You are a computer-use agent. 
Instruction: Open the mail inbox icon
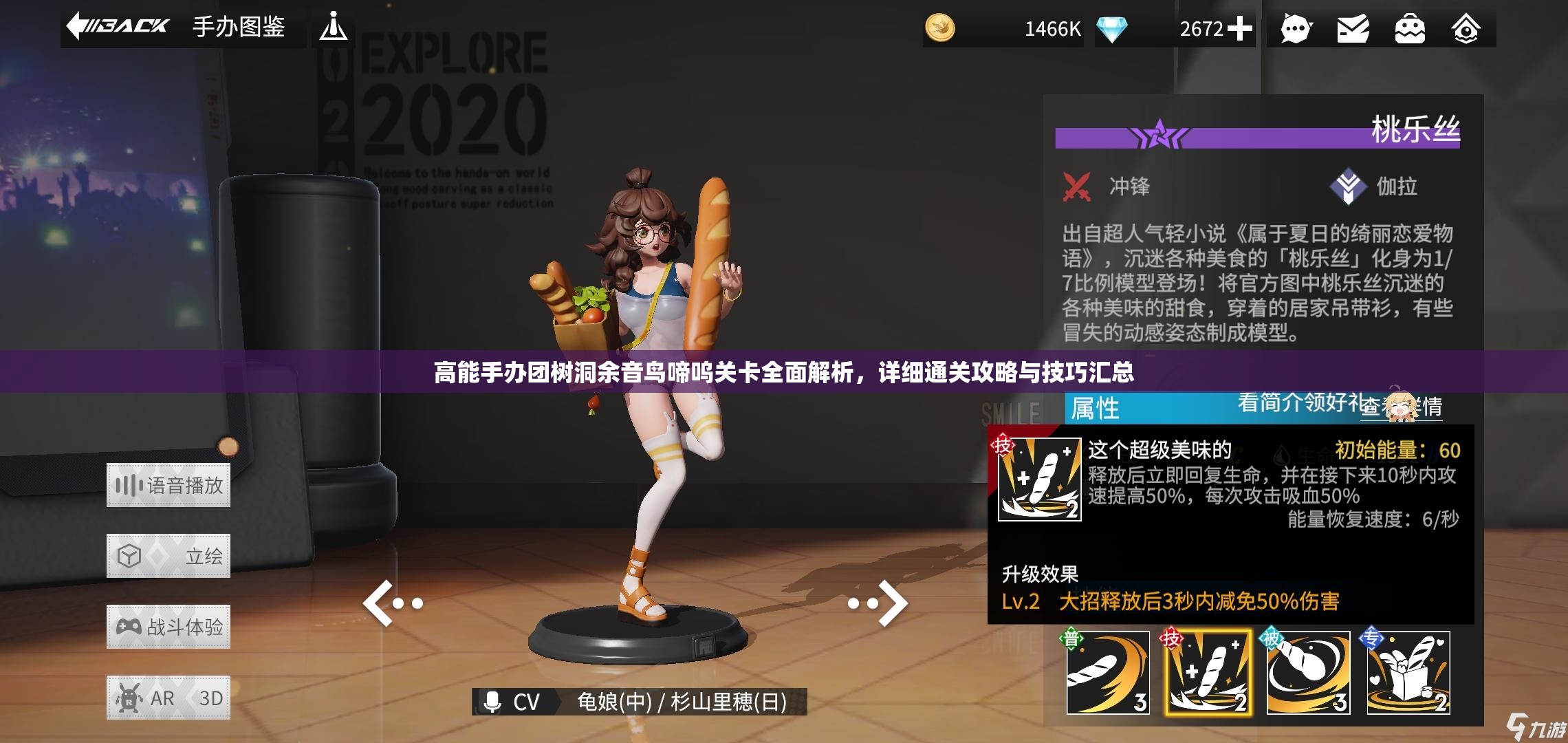1353,29
